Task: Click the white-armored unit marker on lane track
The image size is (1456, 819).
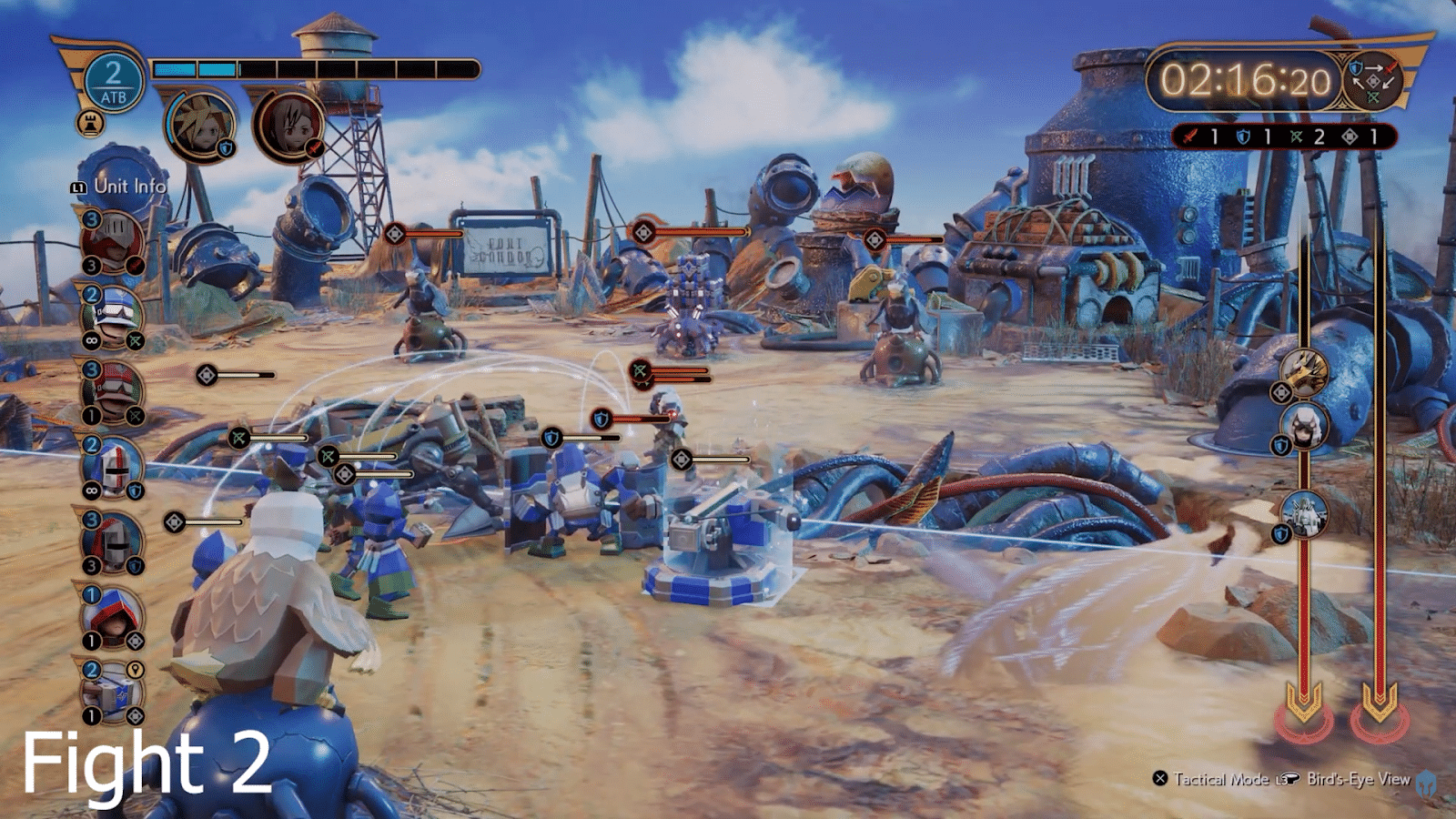Action: tap(1305, 513)
